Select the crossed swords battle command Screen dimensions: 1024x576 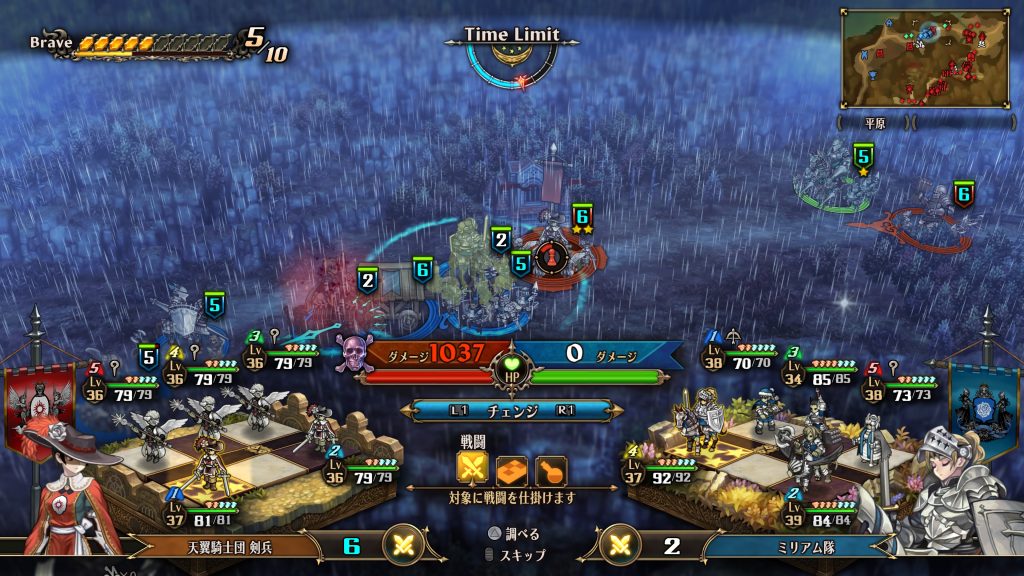472,469
